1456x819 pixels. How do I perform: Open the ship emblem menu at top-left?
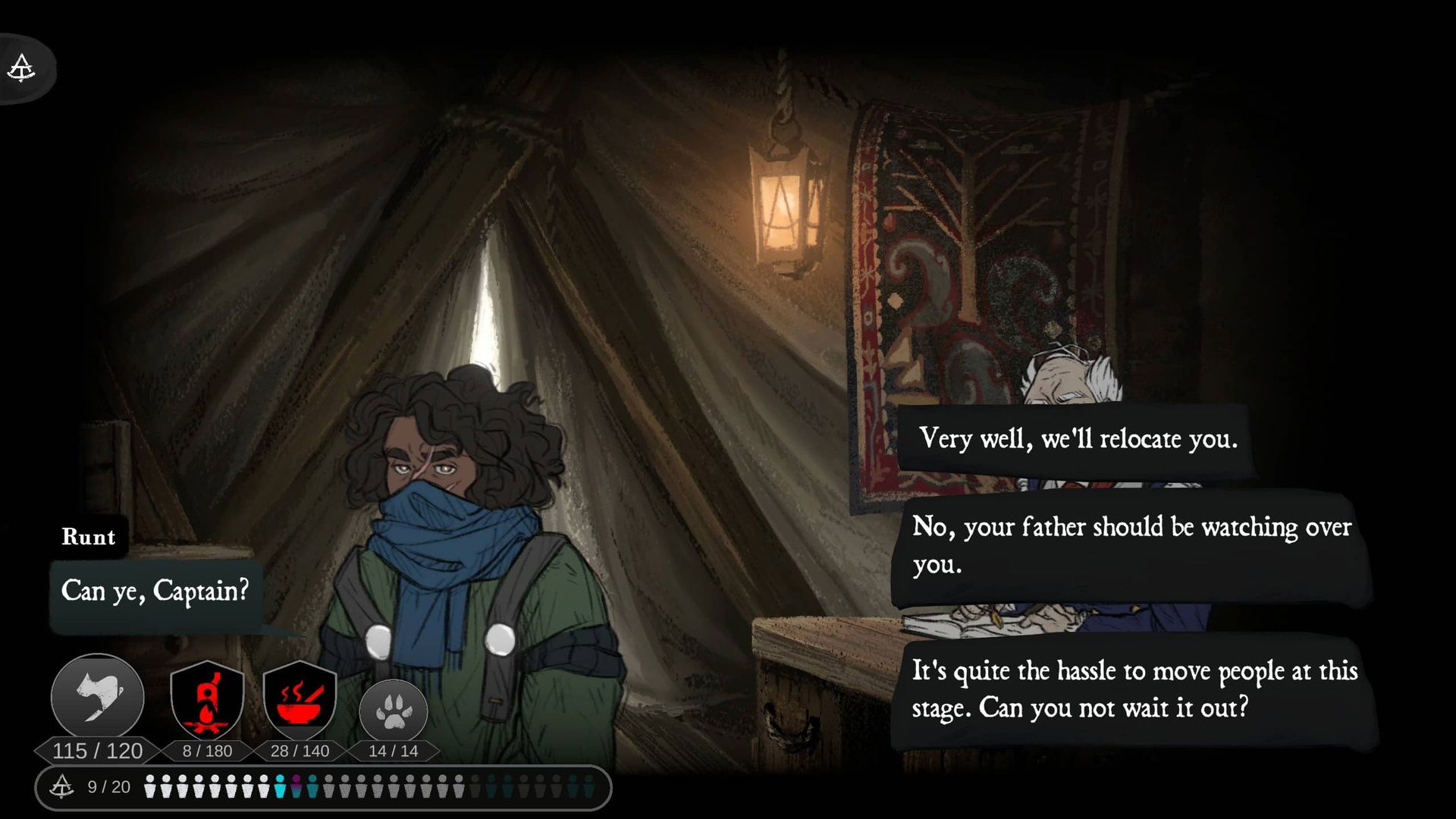coord(22,68)
